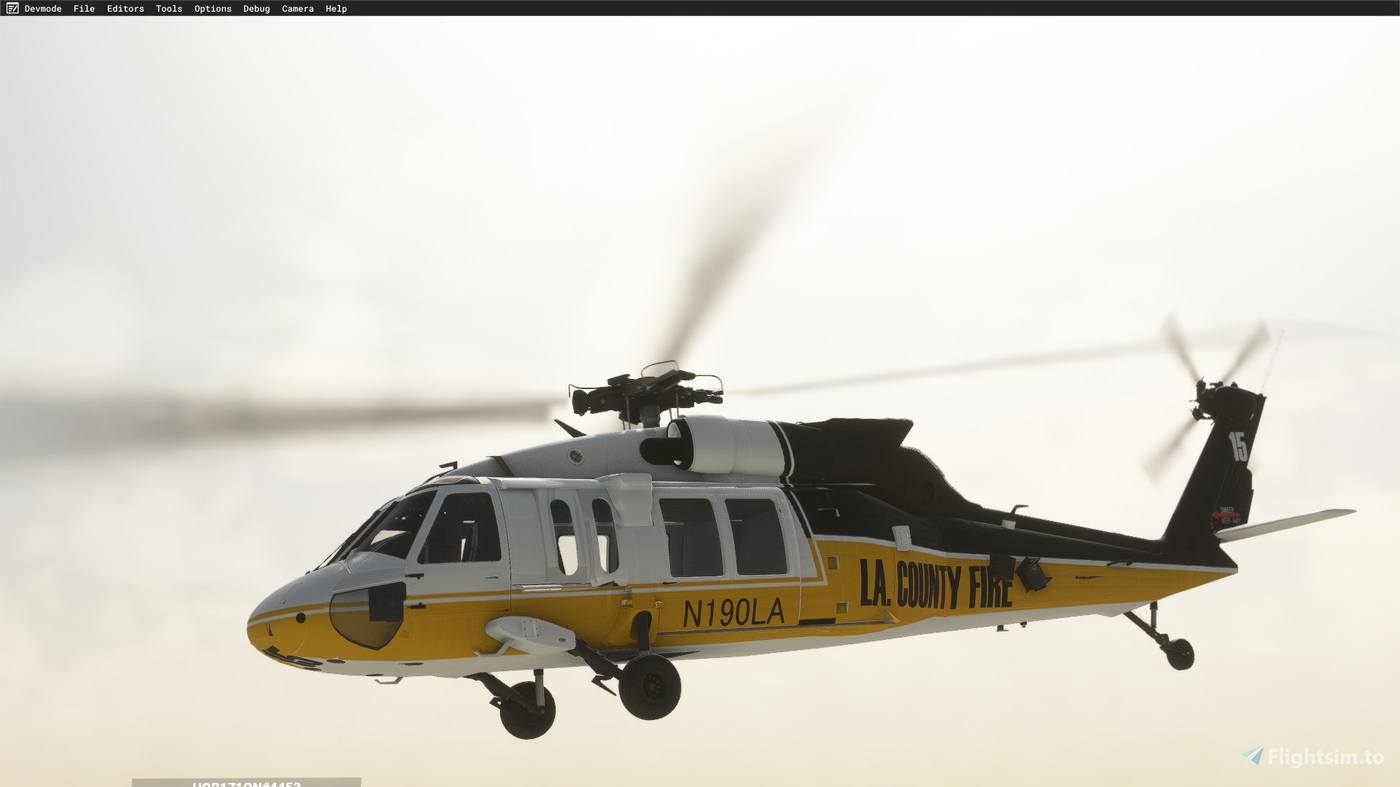Open the Help menu
The width and height of the screenshot is (1400, 787).
coord(336,7)
